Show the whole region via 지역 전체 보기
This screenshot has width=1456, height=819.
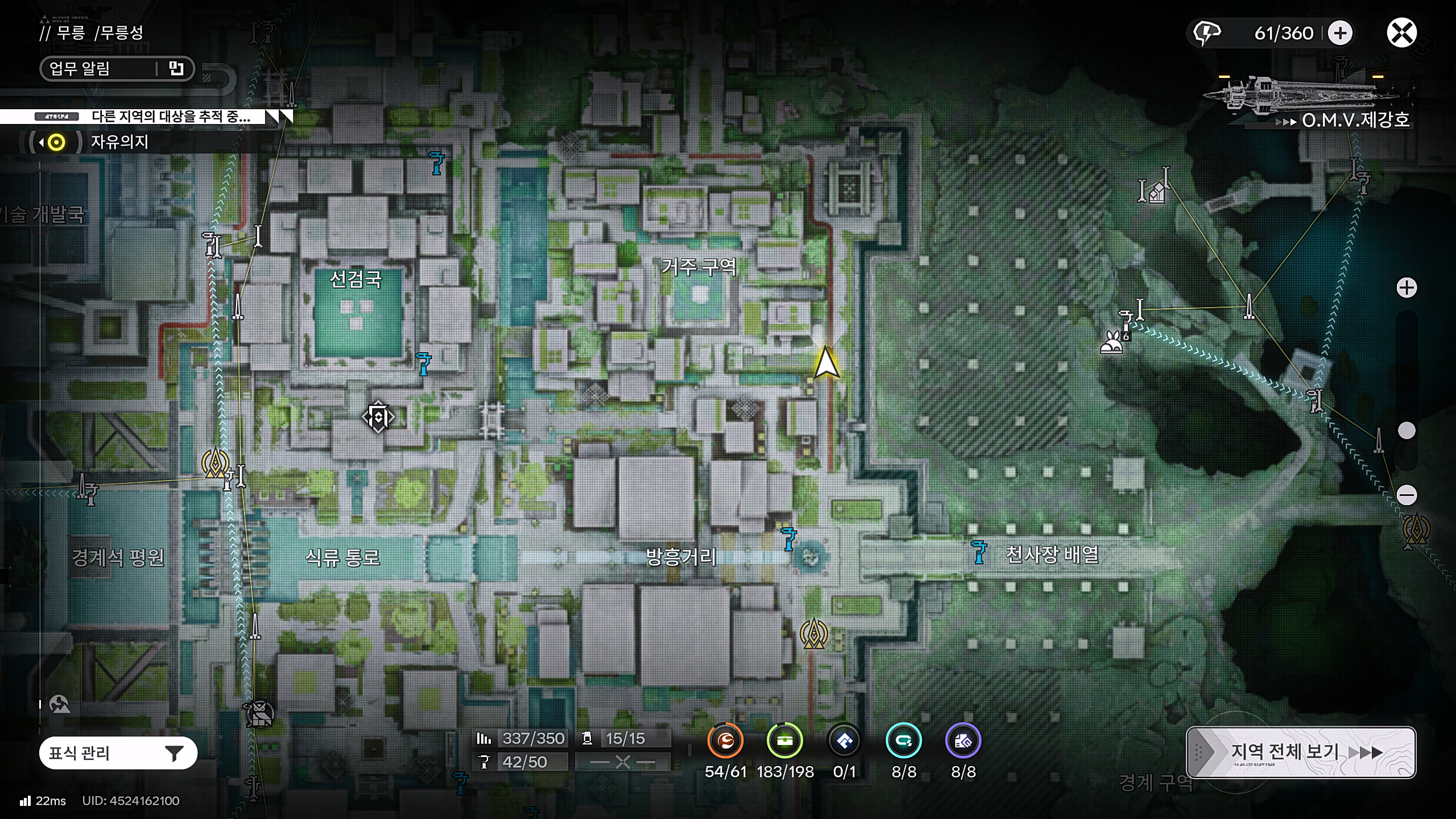(1300, 752)
